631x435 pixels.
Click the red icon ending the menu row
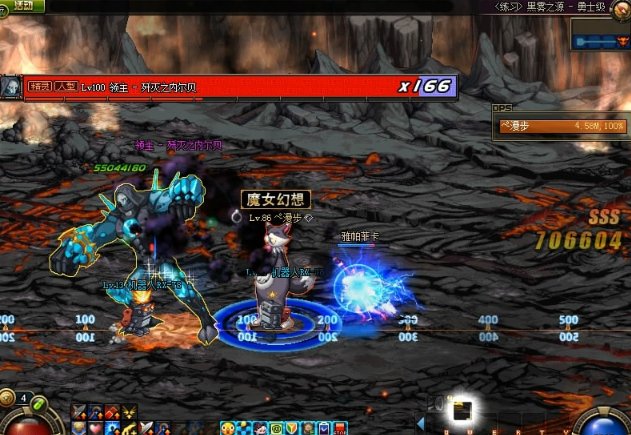pyautogui.click(x=340, y=428)
